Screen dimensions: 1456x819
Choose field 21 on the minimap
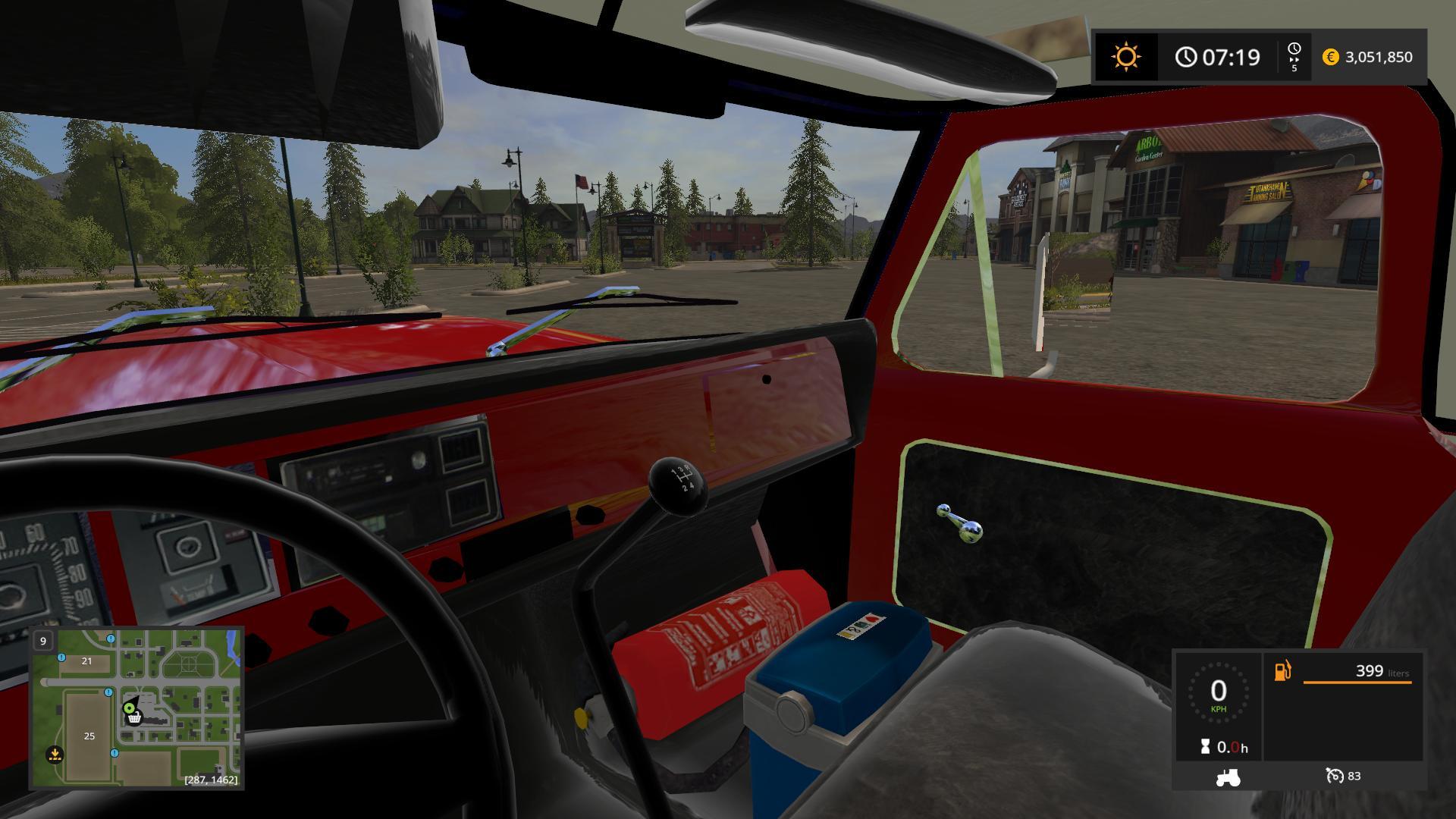coord(86,661)
